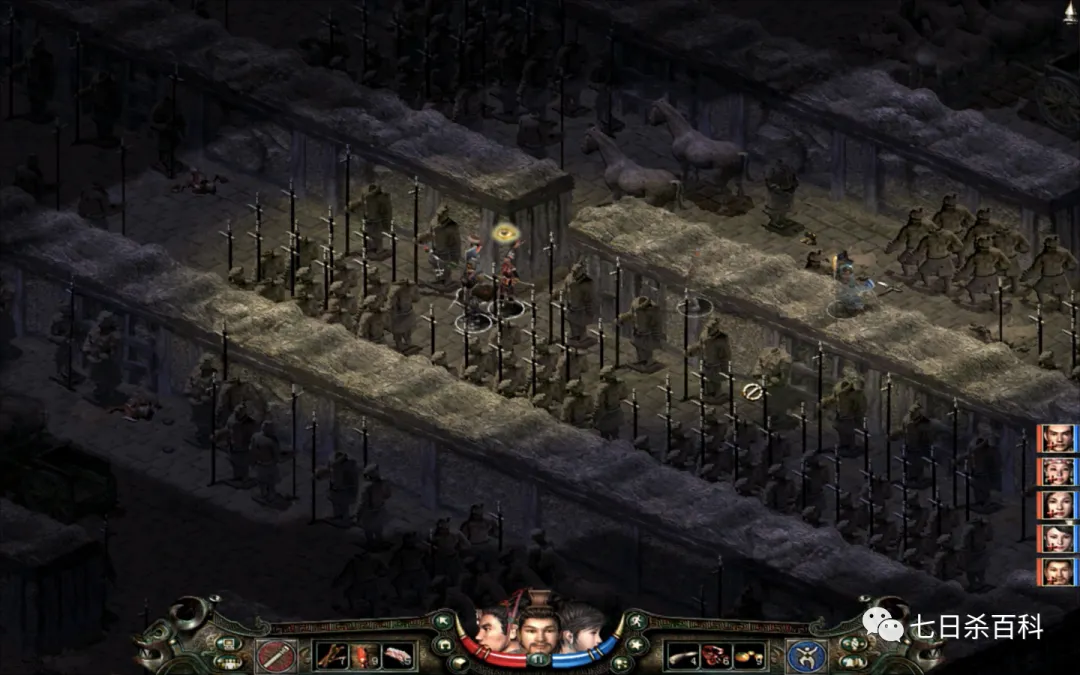Select the pink meat item slot
Screen dimensions: 1080x675
(x=399, y=655)
